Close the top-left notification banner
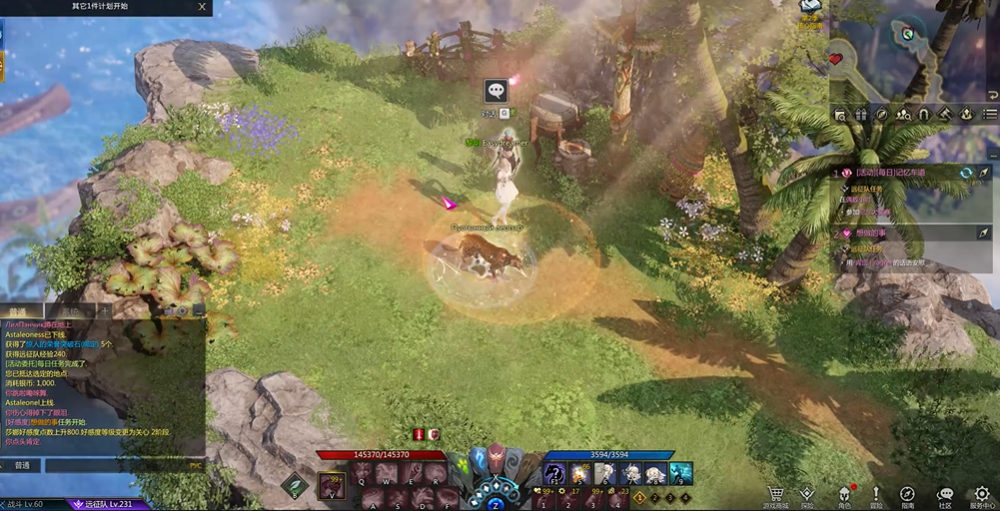The width and height of the screenshot is (1000, 511). (203, 6)
